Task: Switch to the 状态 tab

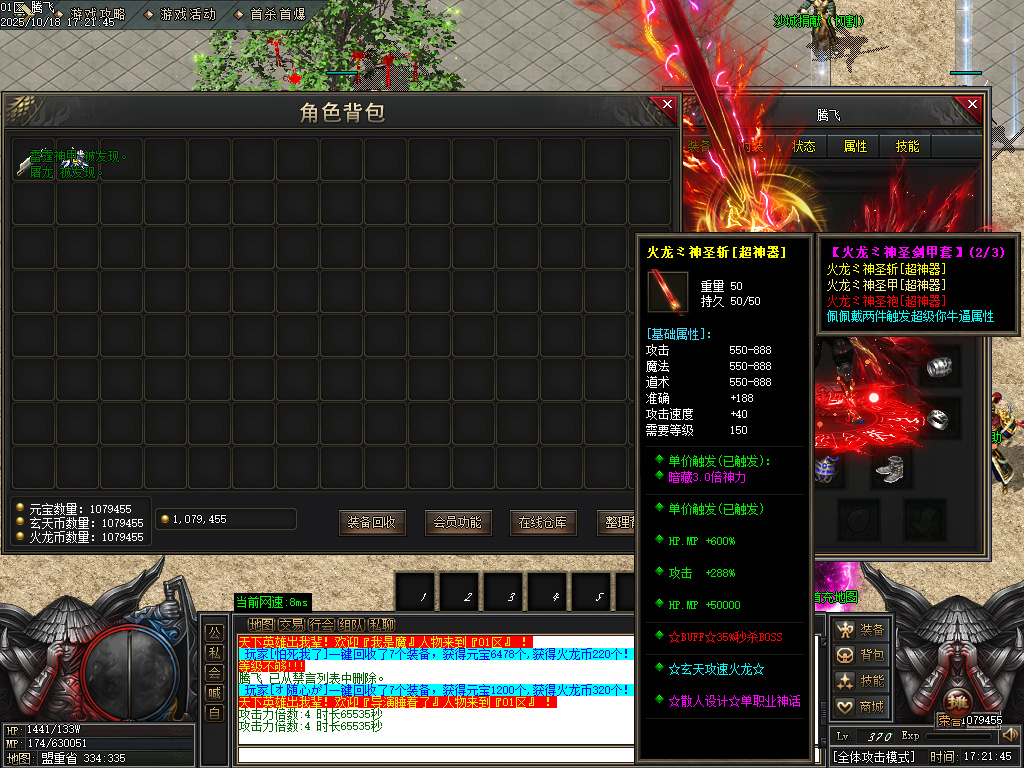Action: pyautogui.click(x=804, y=146)
